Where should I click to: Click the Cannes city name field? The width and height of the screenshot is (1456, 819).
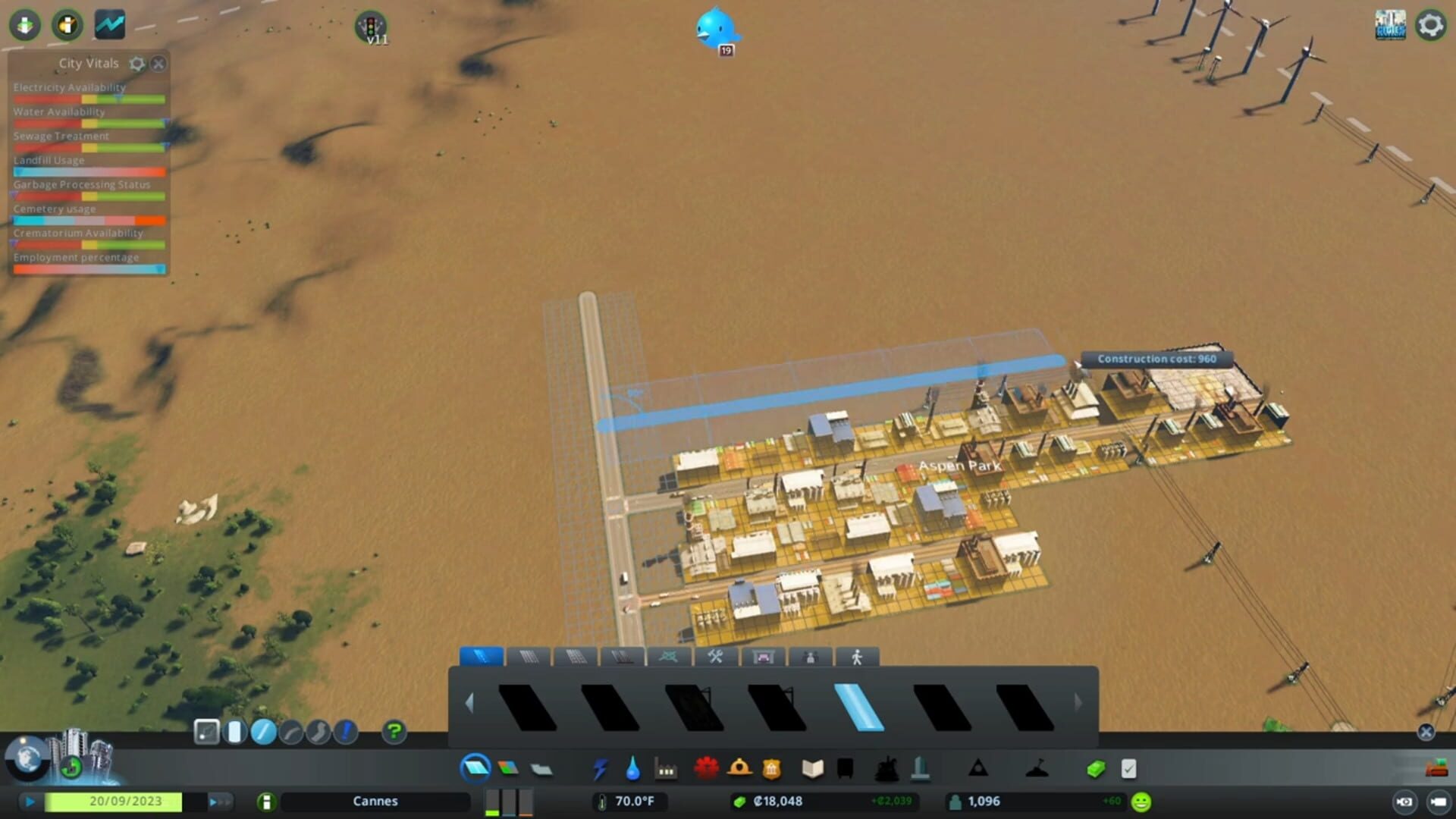pyautogui.click(x=375, y=801)
